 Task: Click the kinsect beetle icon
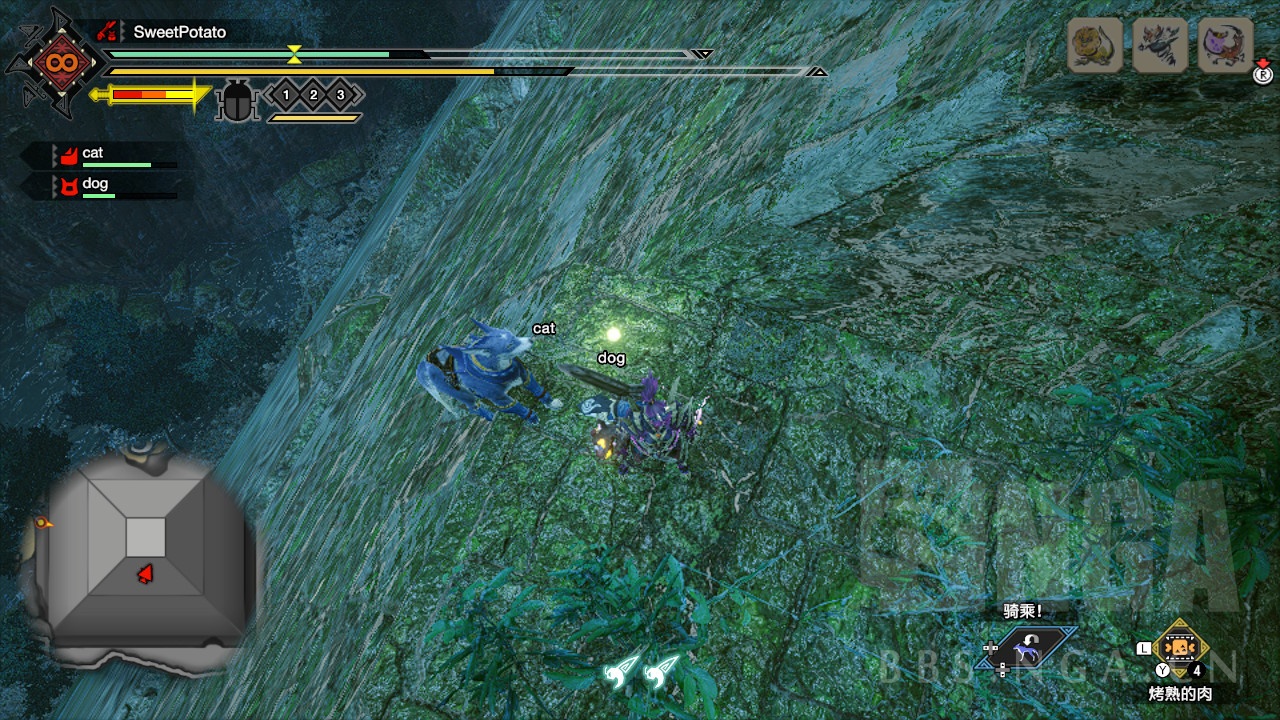click(237, 101)
